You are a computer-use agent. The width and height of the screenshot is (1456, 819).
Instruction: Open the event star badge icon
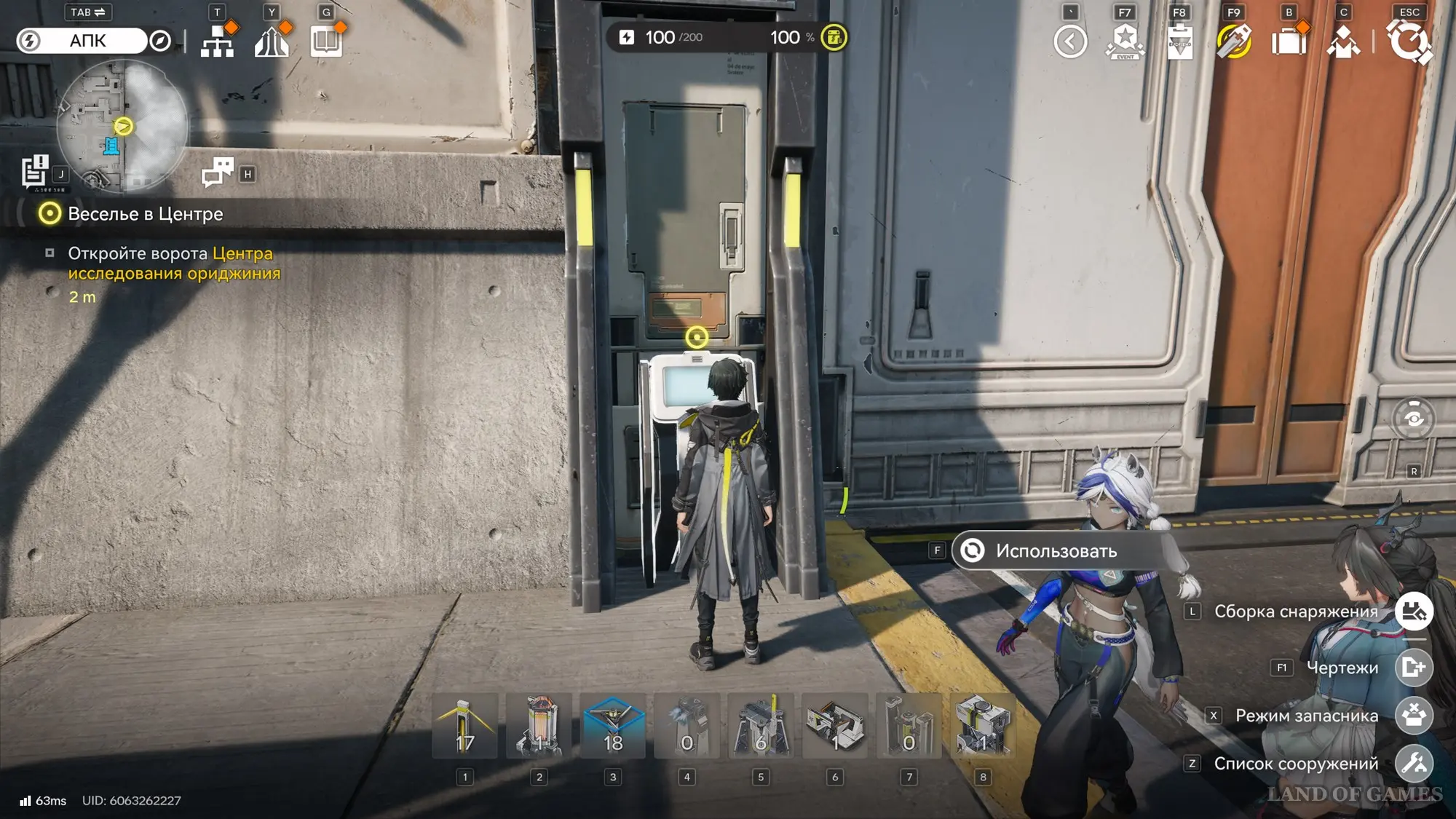(1125, 41)
